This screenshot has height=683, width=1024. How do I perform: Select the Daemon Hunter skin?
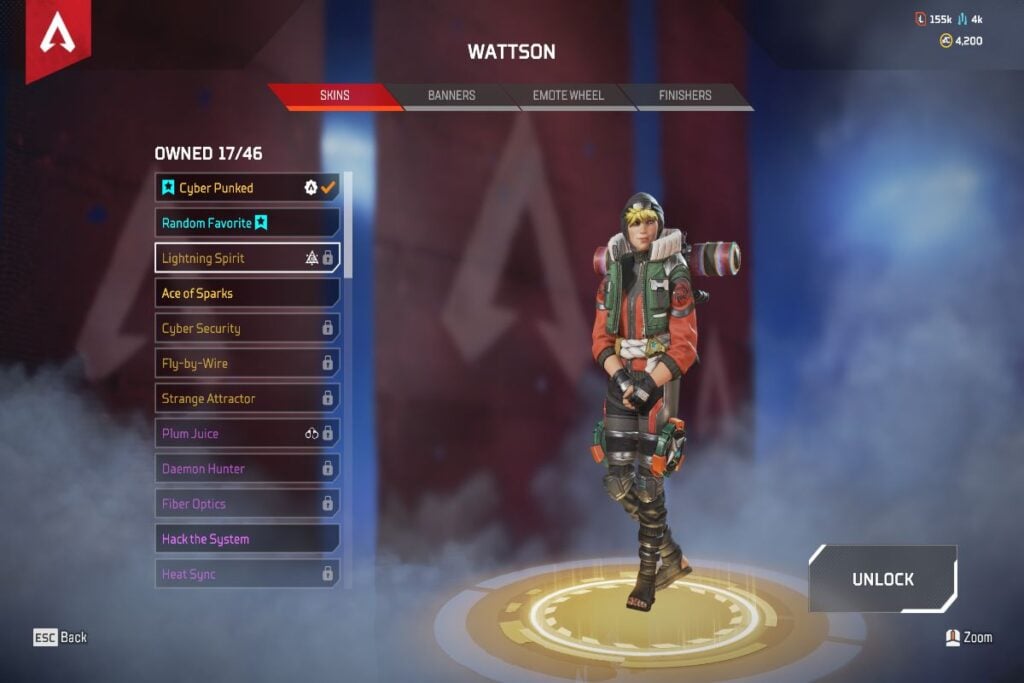247,469
